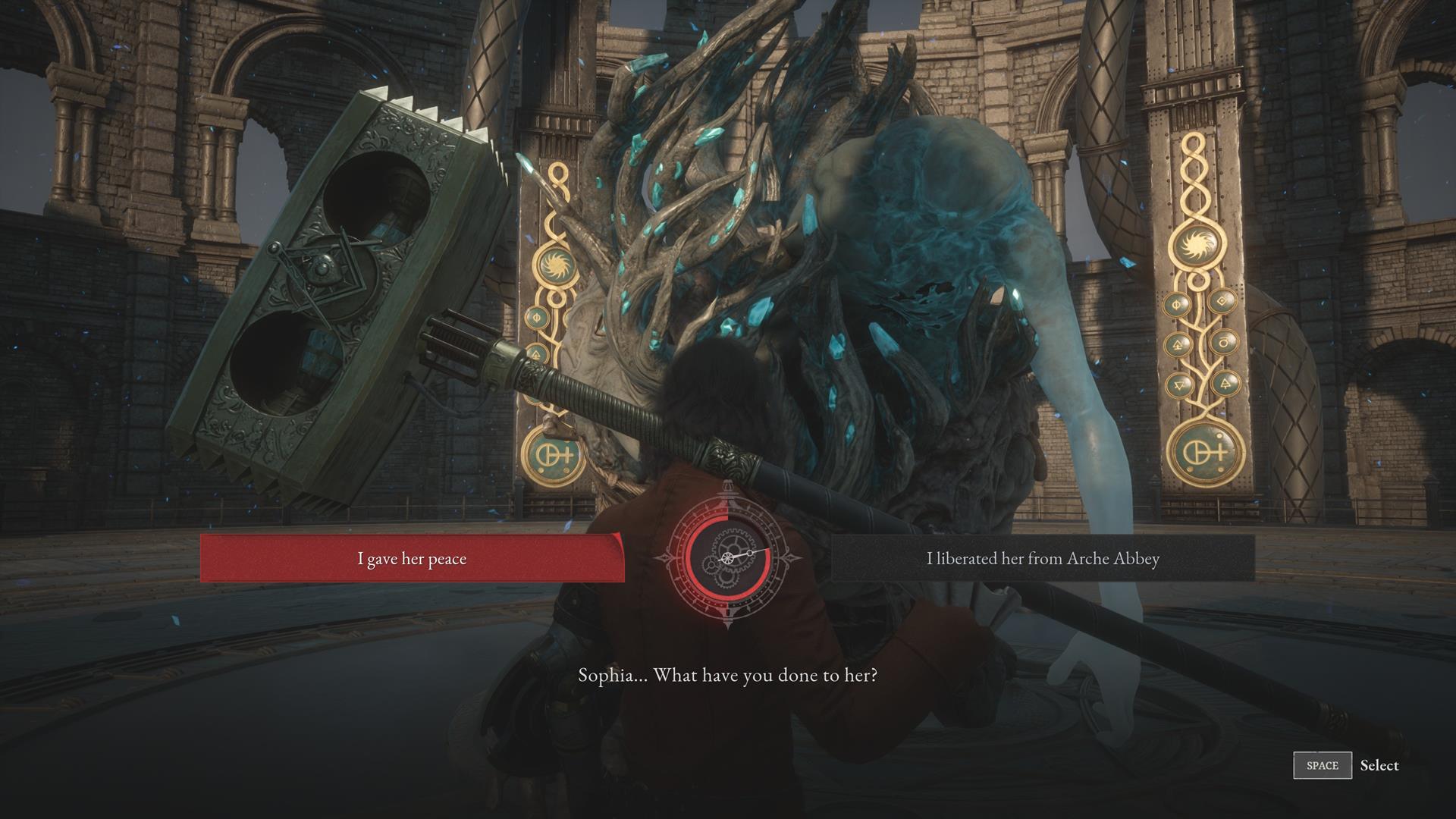Viewport: 1456px width, 819px height.
Task: Choose the "I gave her peace" reply
Action: (x=412, y=559)
